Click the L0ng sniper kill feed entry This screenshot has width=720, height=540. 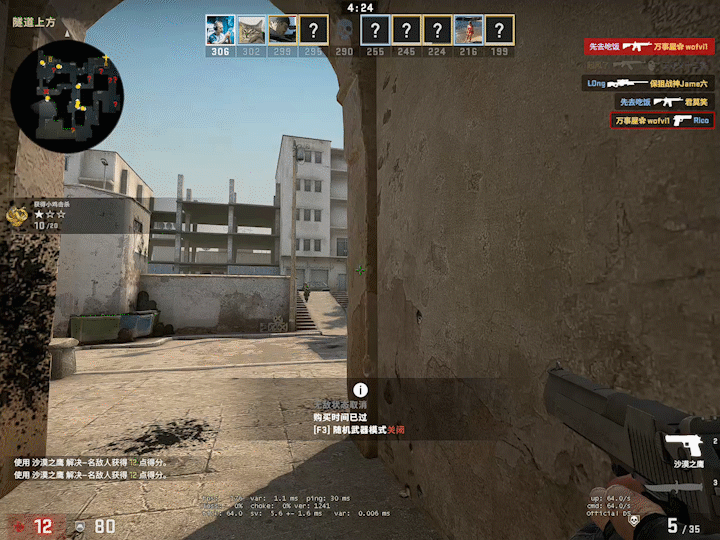649,83
